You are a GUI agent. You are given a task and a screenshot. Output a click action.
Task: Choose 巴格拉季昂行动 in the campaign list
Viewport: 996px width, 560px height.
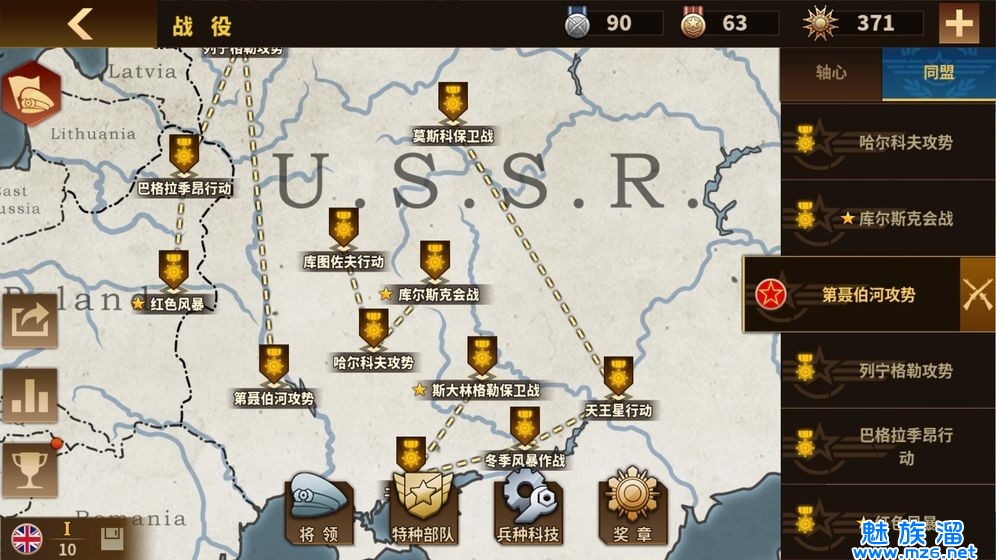click(887, 446)
